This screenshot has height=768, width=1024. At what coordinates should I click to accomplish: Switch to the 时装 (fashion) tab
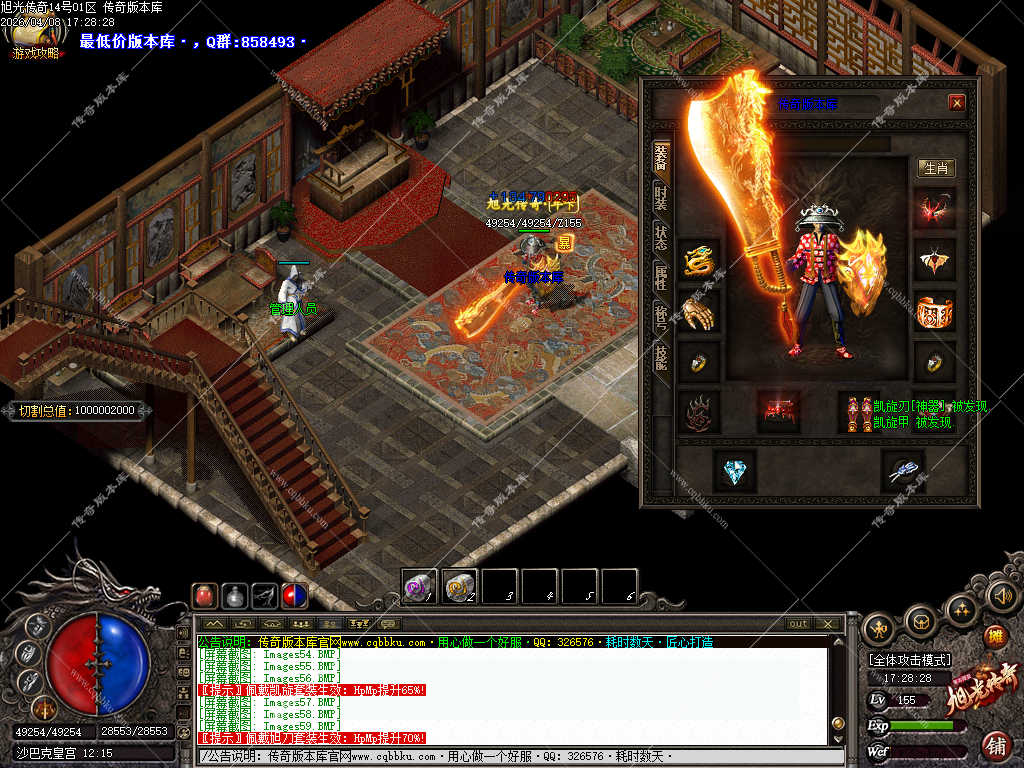pyautogui.click(x=661, y=197)
